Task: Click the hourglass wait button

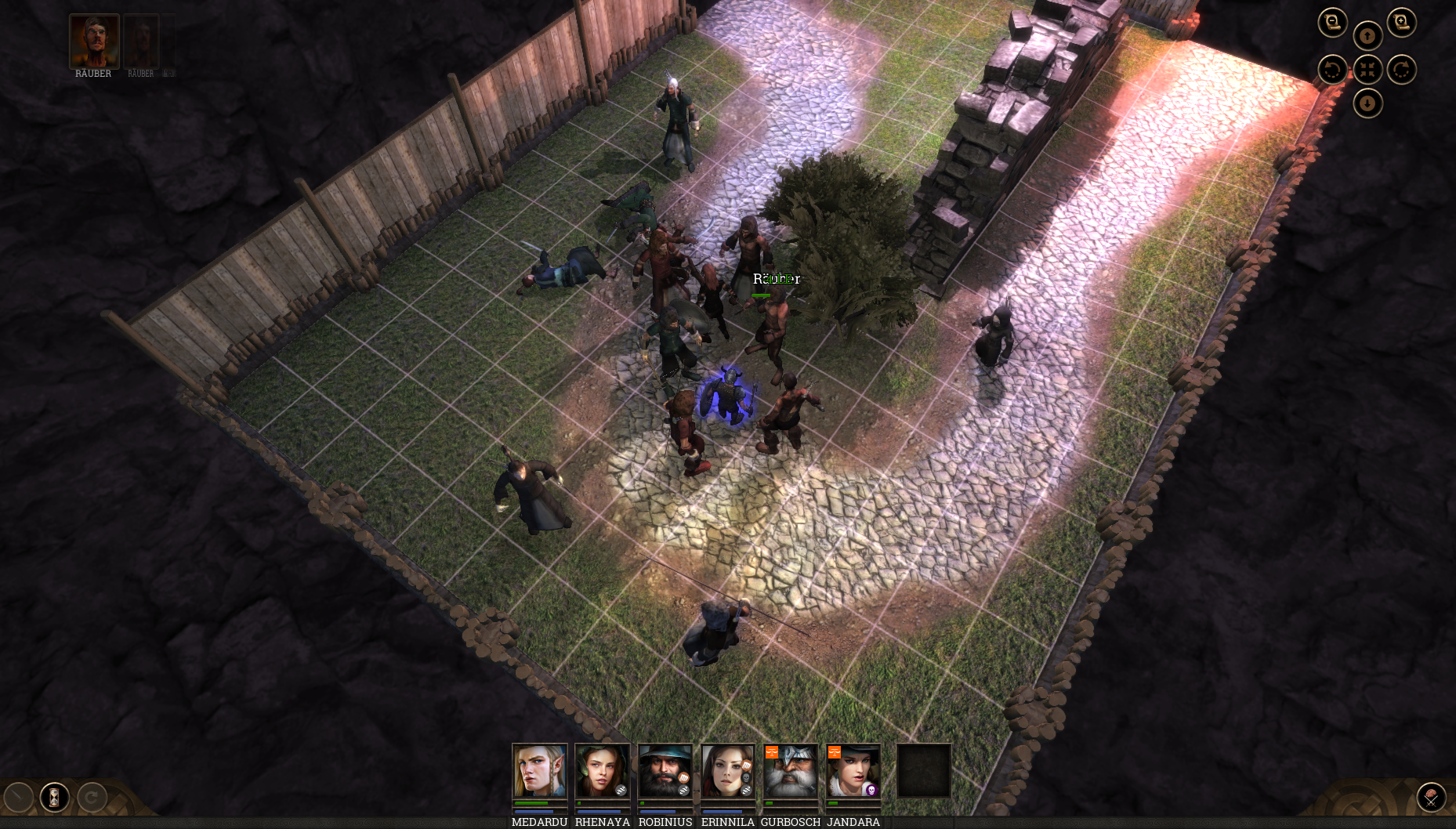Action: [x=54, y=798]
